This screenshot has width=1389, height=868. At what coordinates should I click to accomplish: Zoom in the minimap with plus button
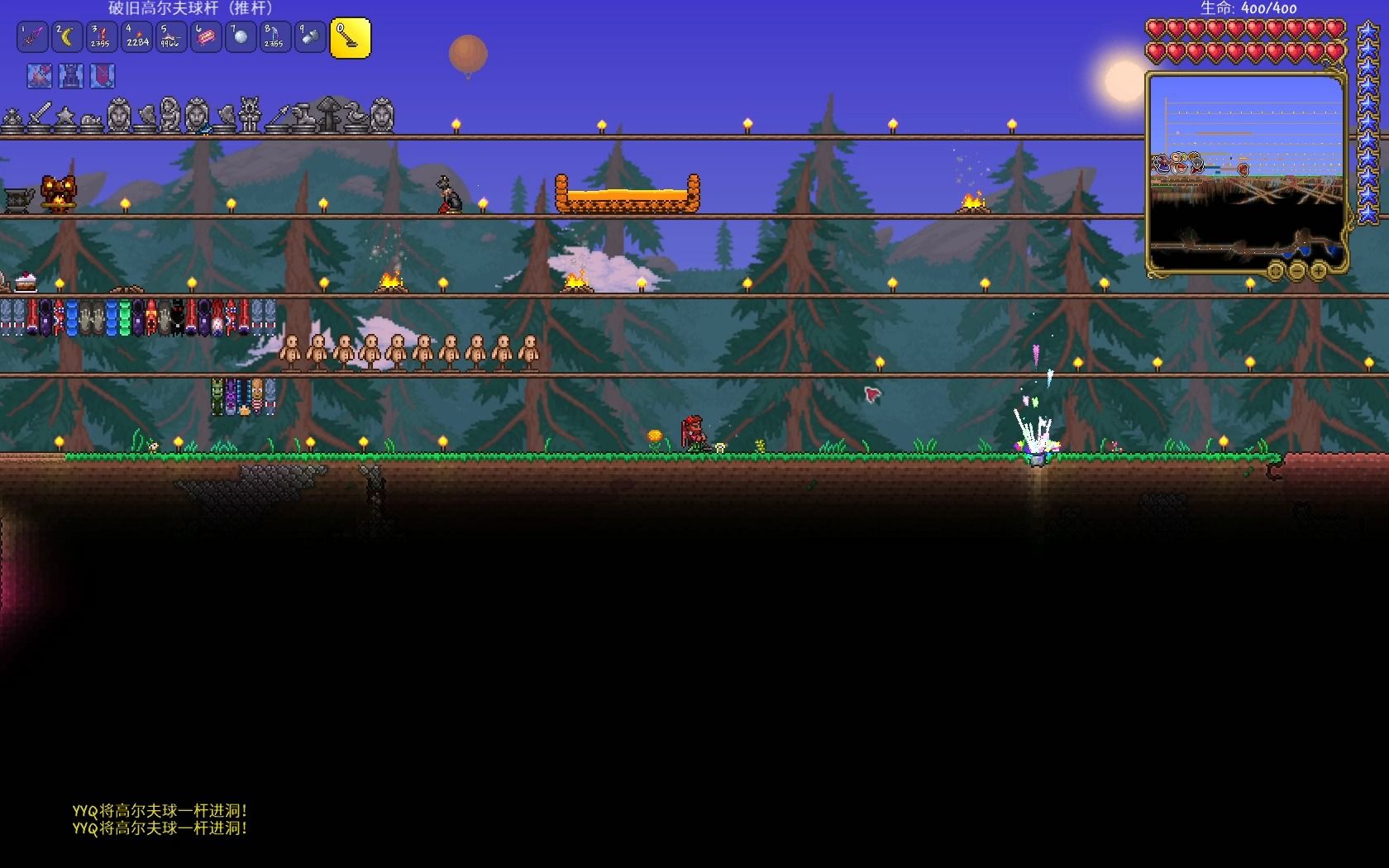tap(1318, 269)
